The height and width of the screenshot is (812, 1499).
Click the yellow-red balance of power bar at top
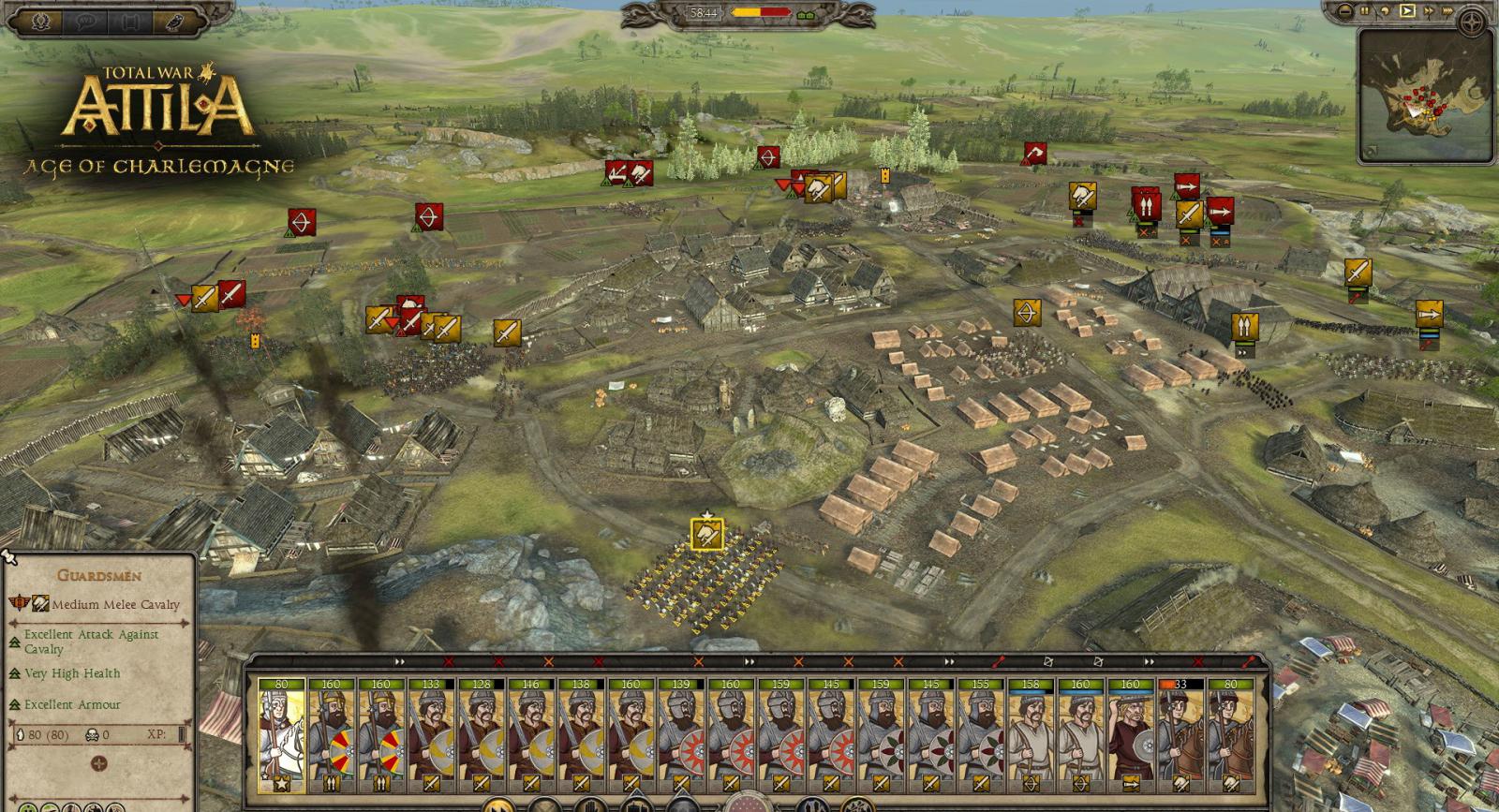click(x=762, y=11)
